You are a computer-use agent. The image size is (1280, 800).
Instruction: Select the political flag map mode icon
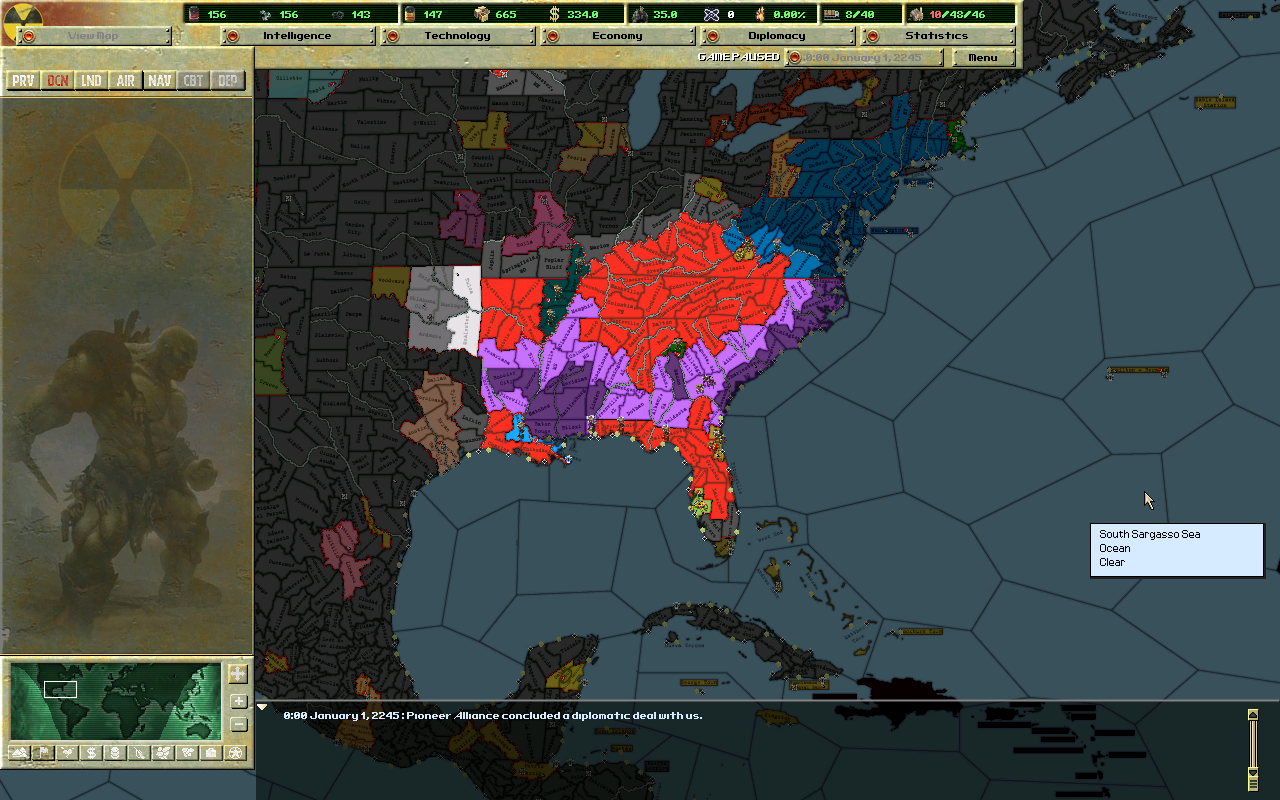pos(43,753)
